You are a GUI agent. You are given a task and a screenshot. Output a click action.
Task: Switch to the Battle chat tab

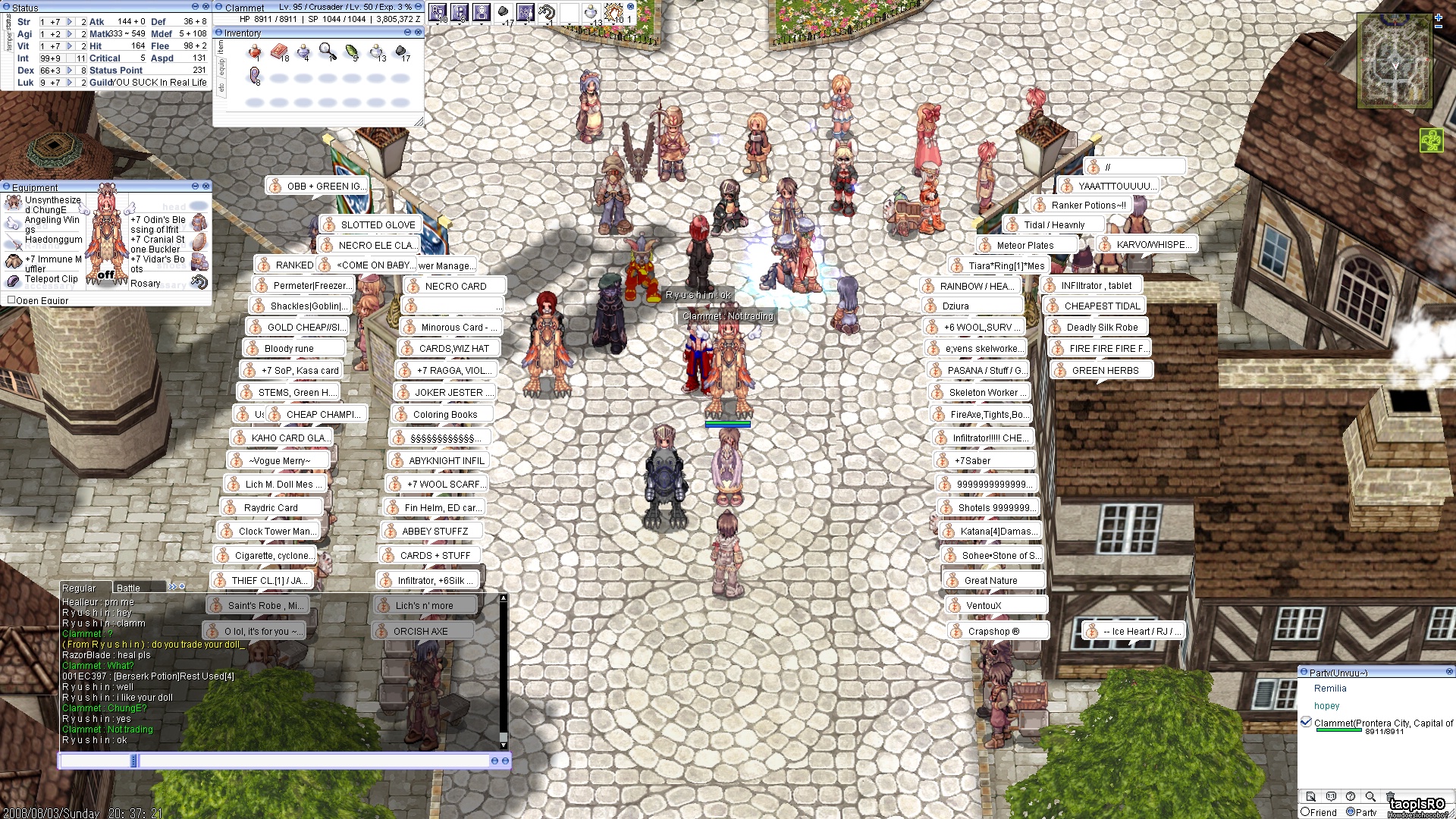(128, 588)
